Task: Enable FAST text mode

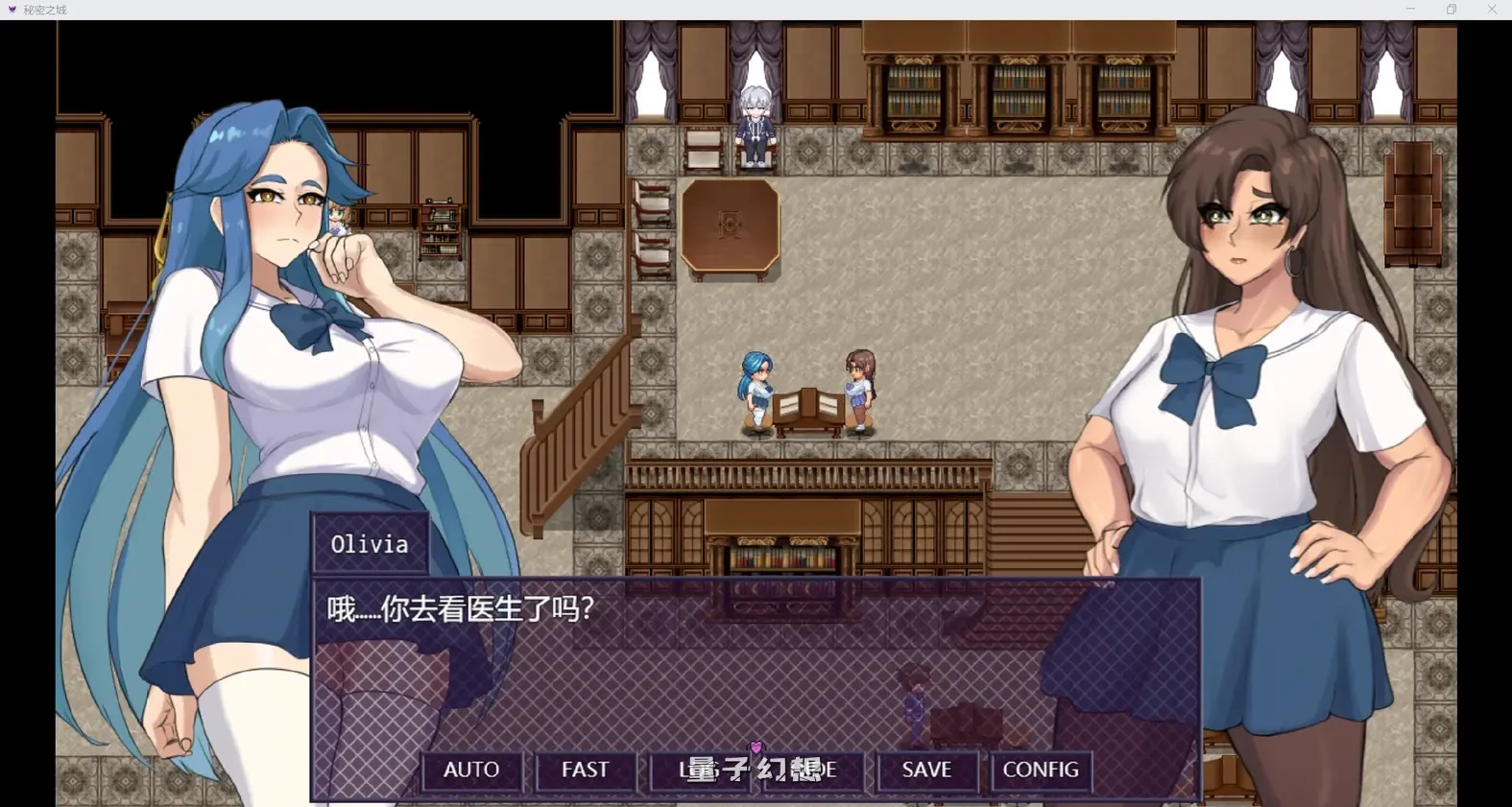Action: [x=585, y=770]
